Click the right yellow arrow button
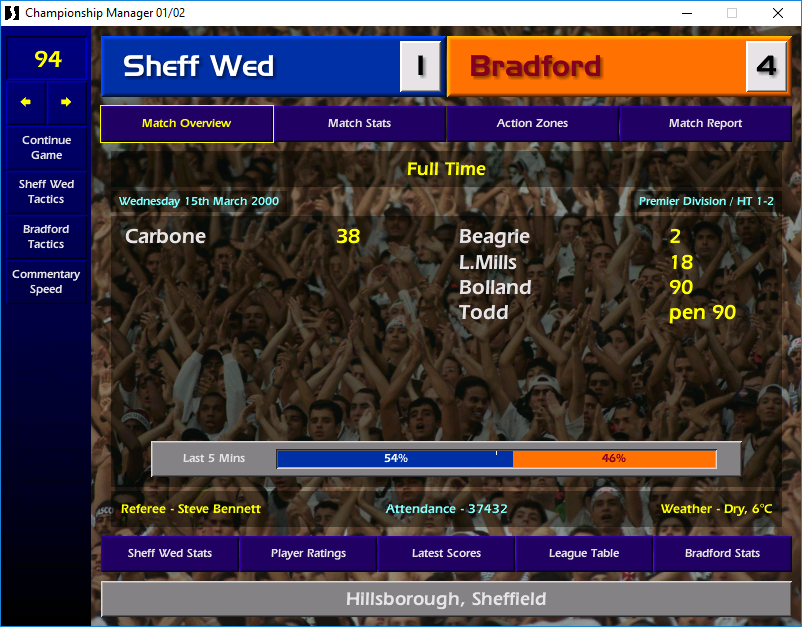 66,102
